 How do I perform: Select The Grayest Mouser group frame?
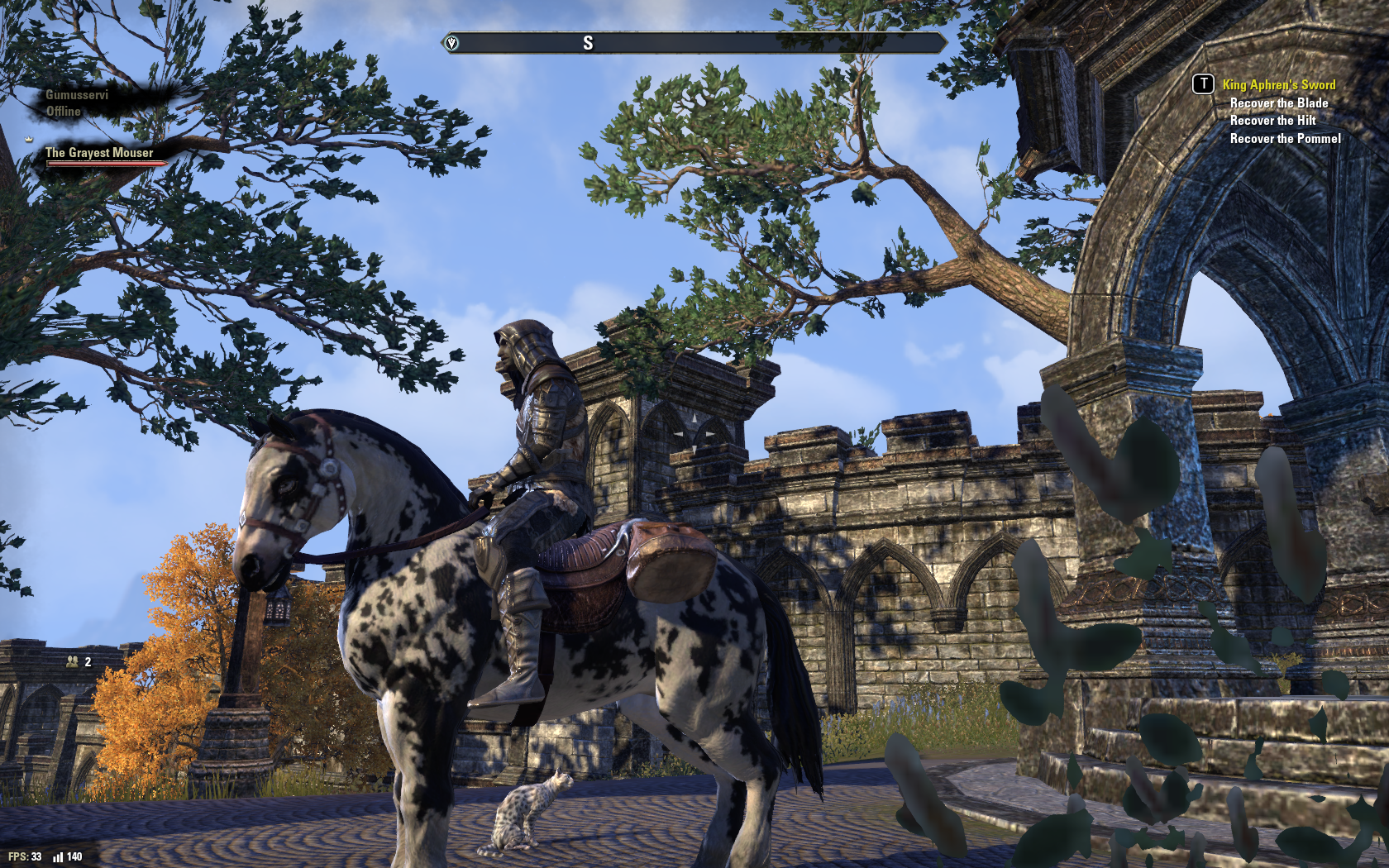(x=99, y=153)
